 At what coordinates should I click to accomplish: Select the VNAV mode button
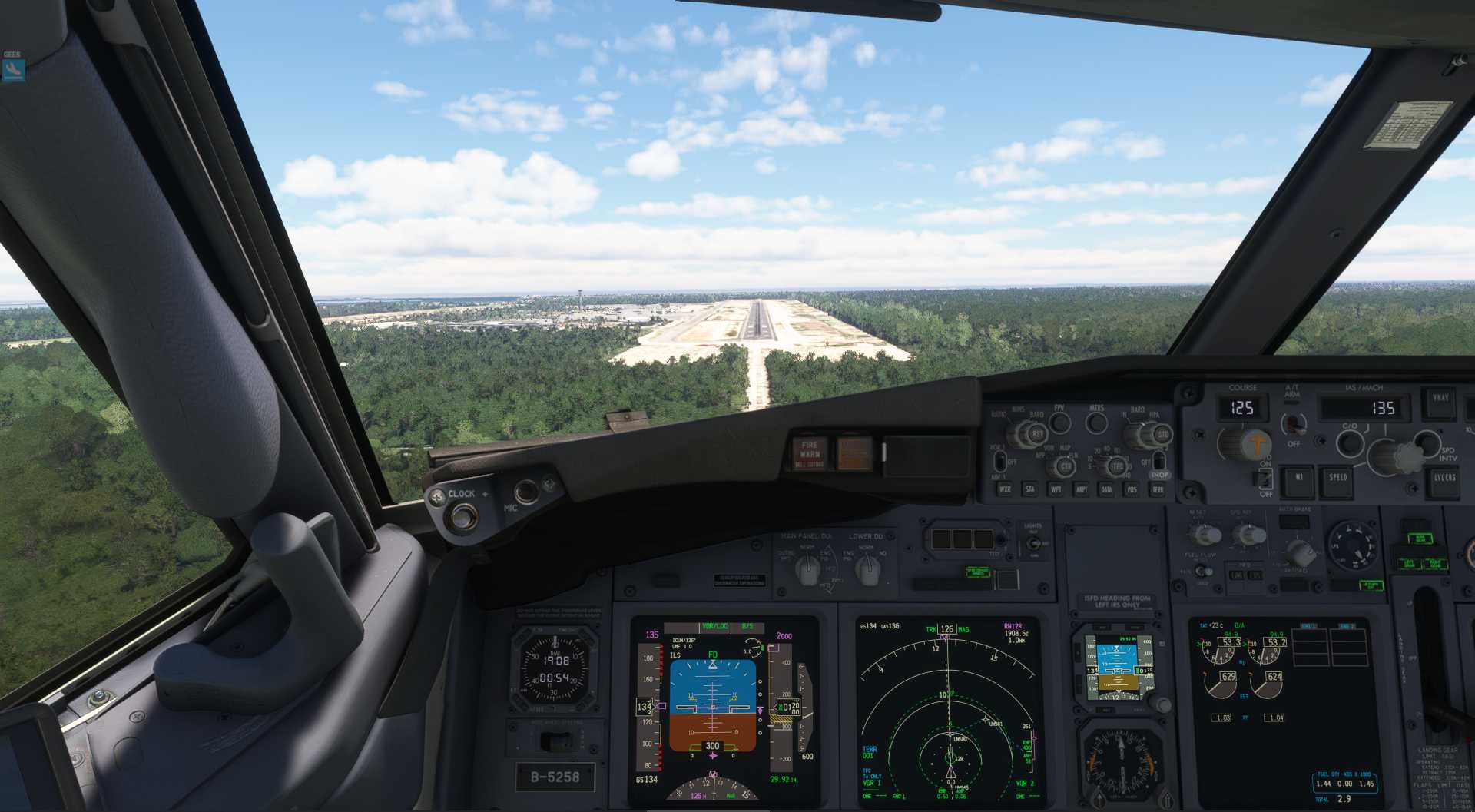coord(1440,399)
